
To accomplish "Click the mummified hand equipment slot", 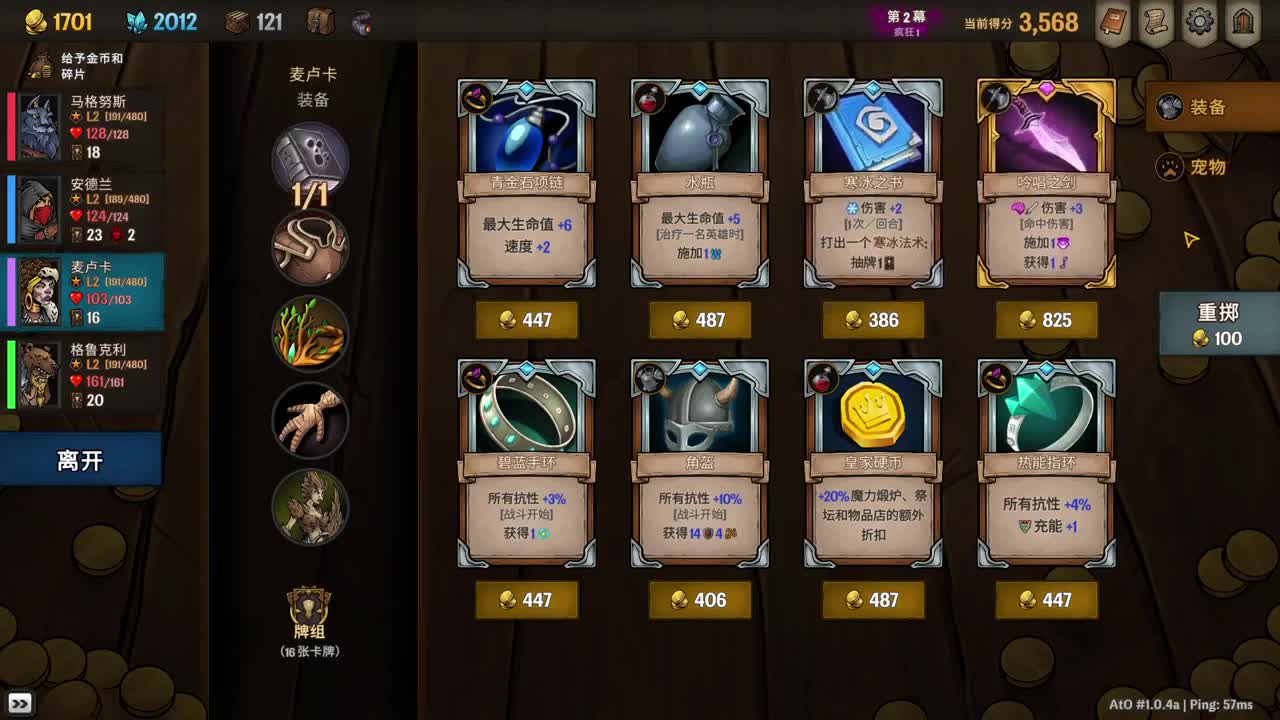I will pyautogui.click(x=310, y=420).
